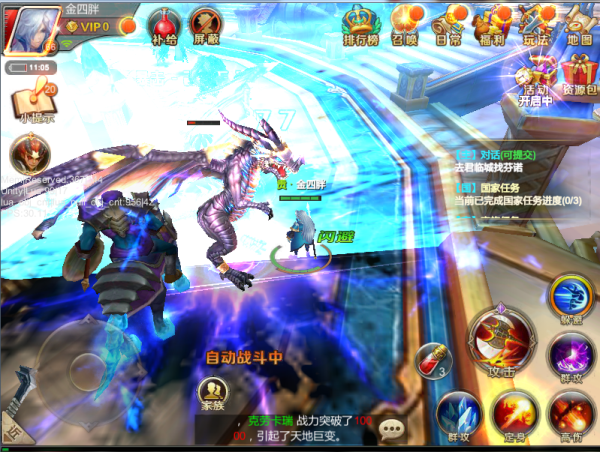Open the 资源包 red gift box
The image size is (600, 452).
580,74
